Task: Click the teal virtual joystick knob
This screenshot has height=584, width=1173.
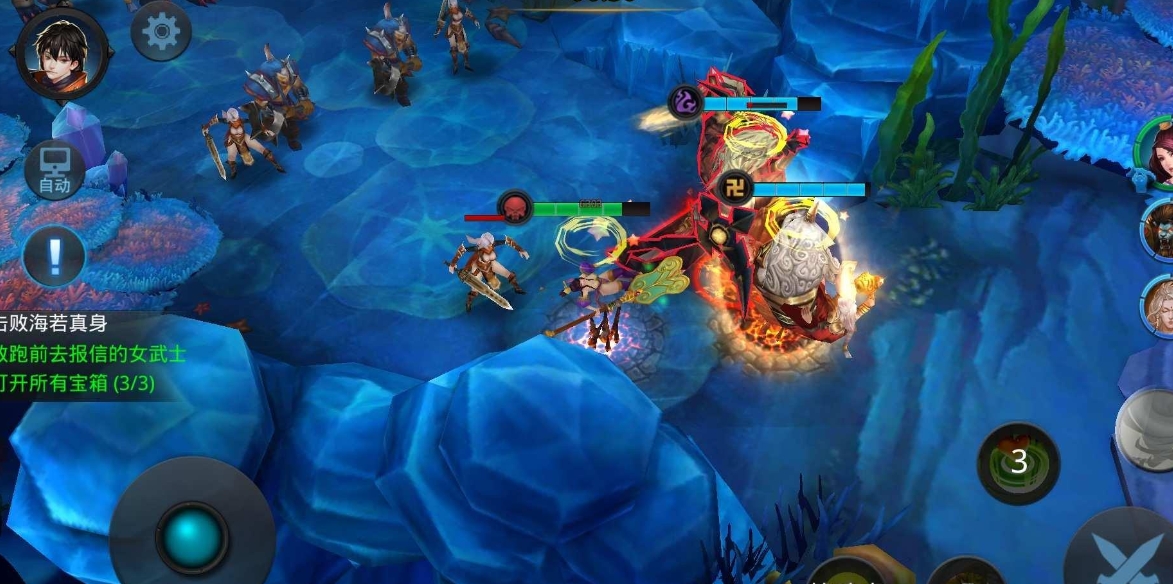Action: tap(192, 537)
